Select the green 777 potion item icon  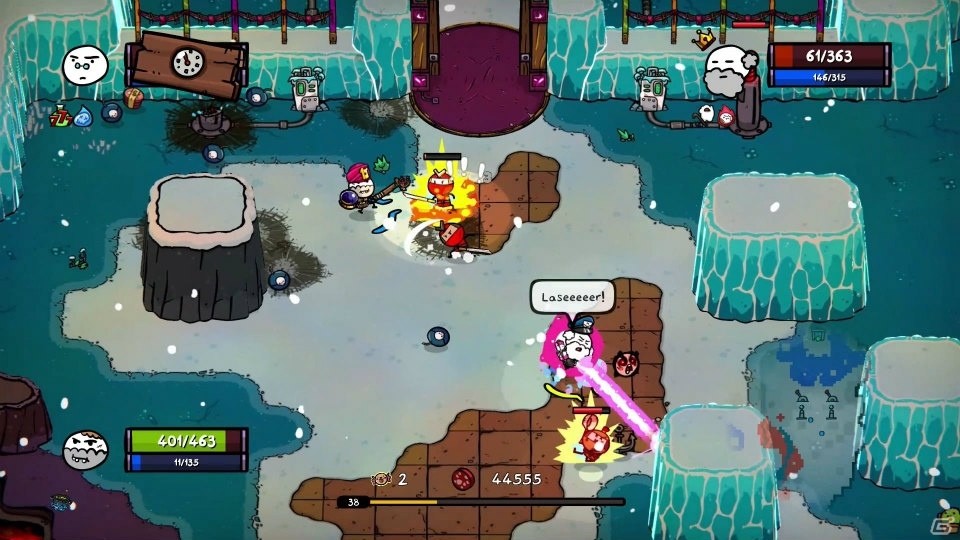click(x=60, y=117)
